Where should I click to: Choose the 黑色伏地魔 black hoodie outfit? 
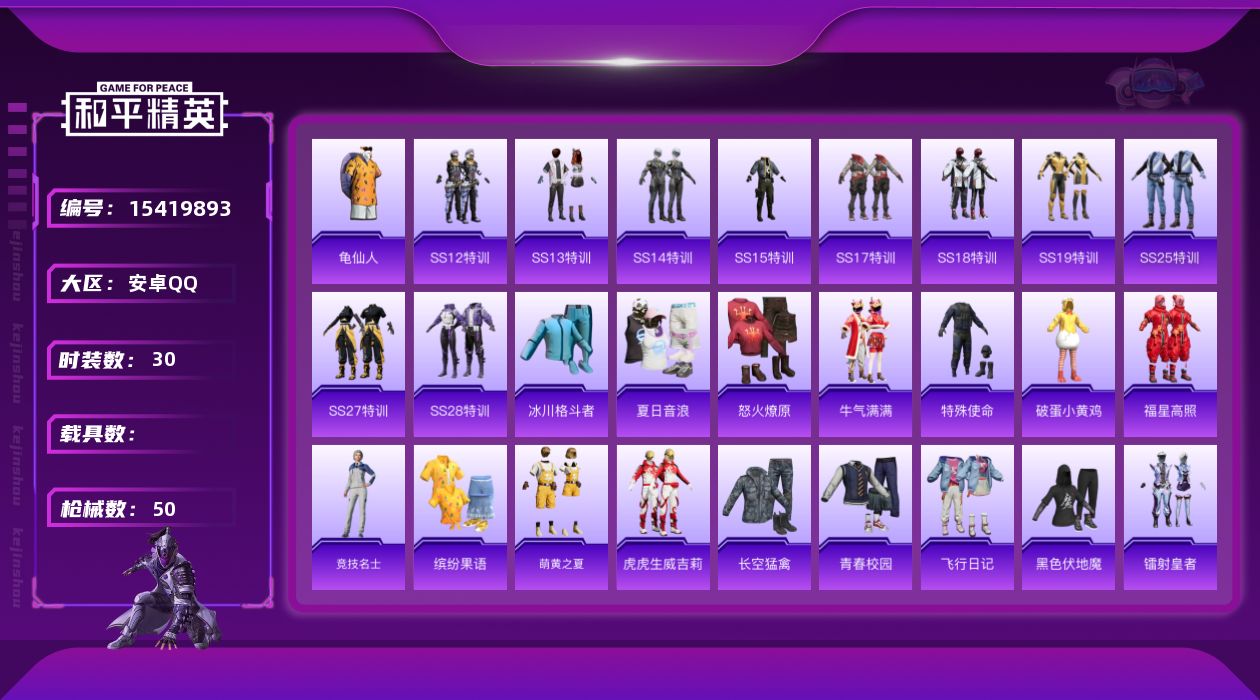click(1068, 516)
